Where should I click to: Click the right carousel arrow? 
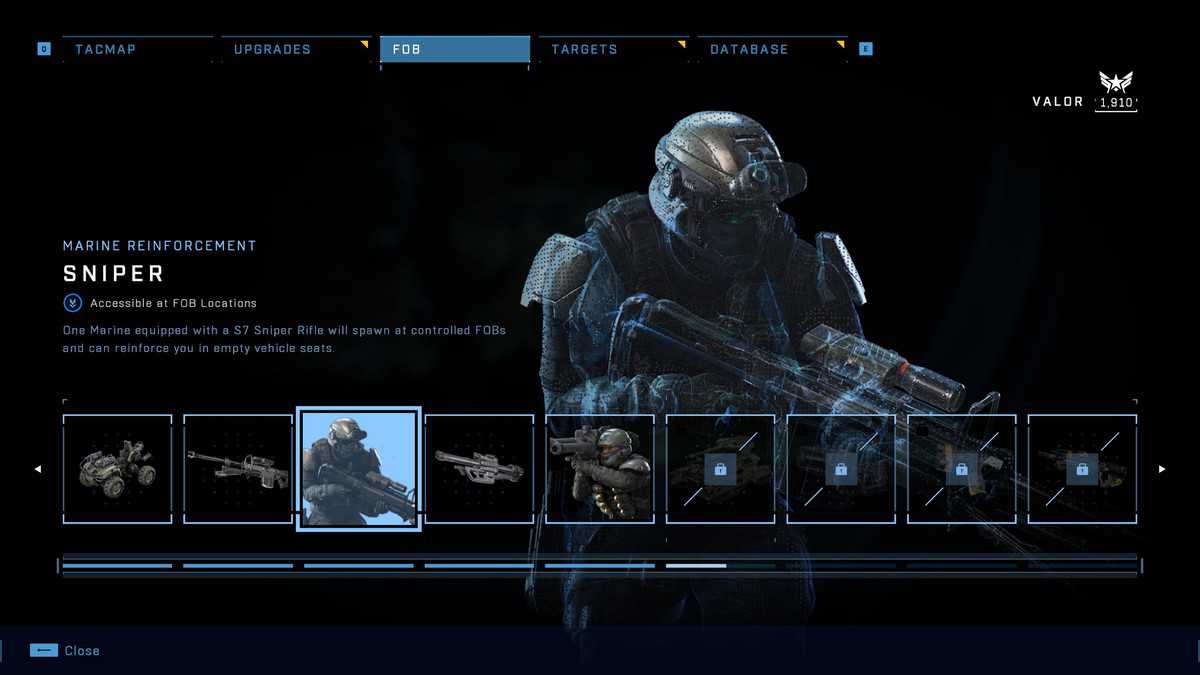pos(1162,469)
